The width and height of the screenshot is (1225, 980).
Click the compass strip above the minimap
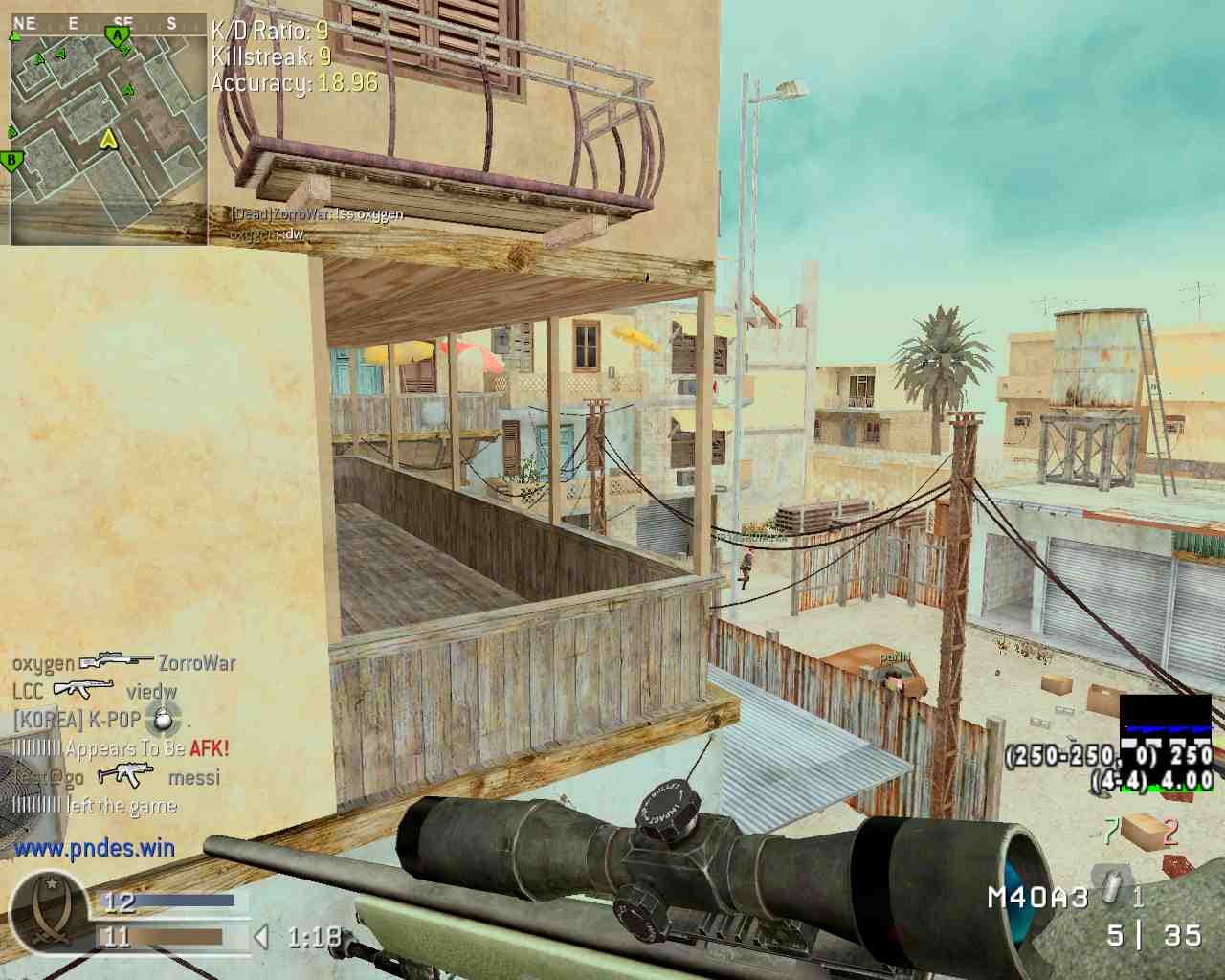point(107,22)
